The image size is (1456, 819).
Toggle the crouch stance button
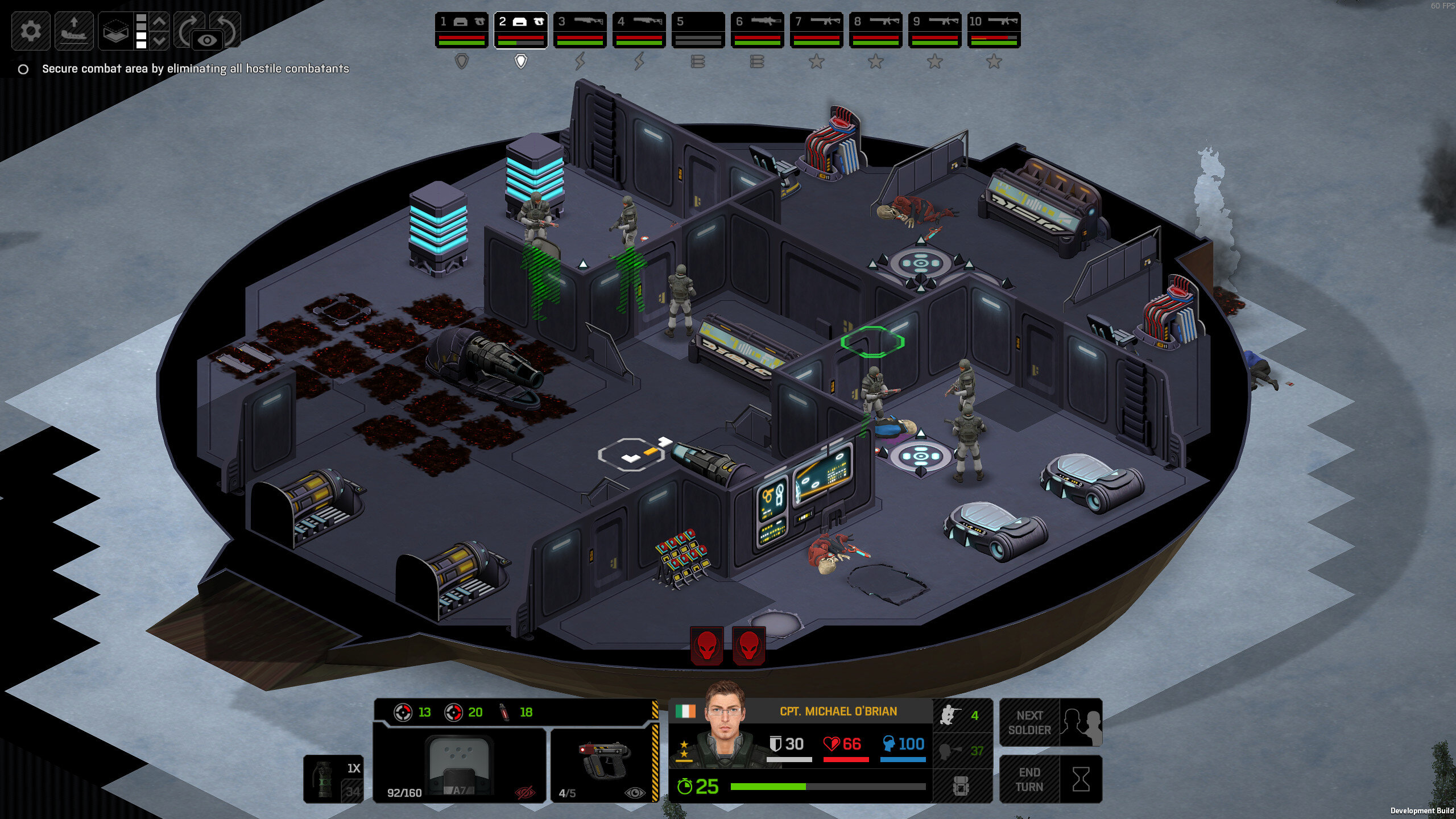tap(962, 715)
